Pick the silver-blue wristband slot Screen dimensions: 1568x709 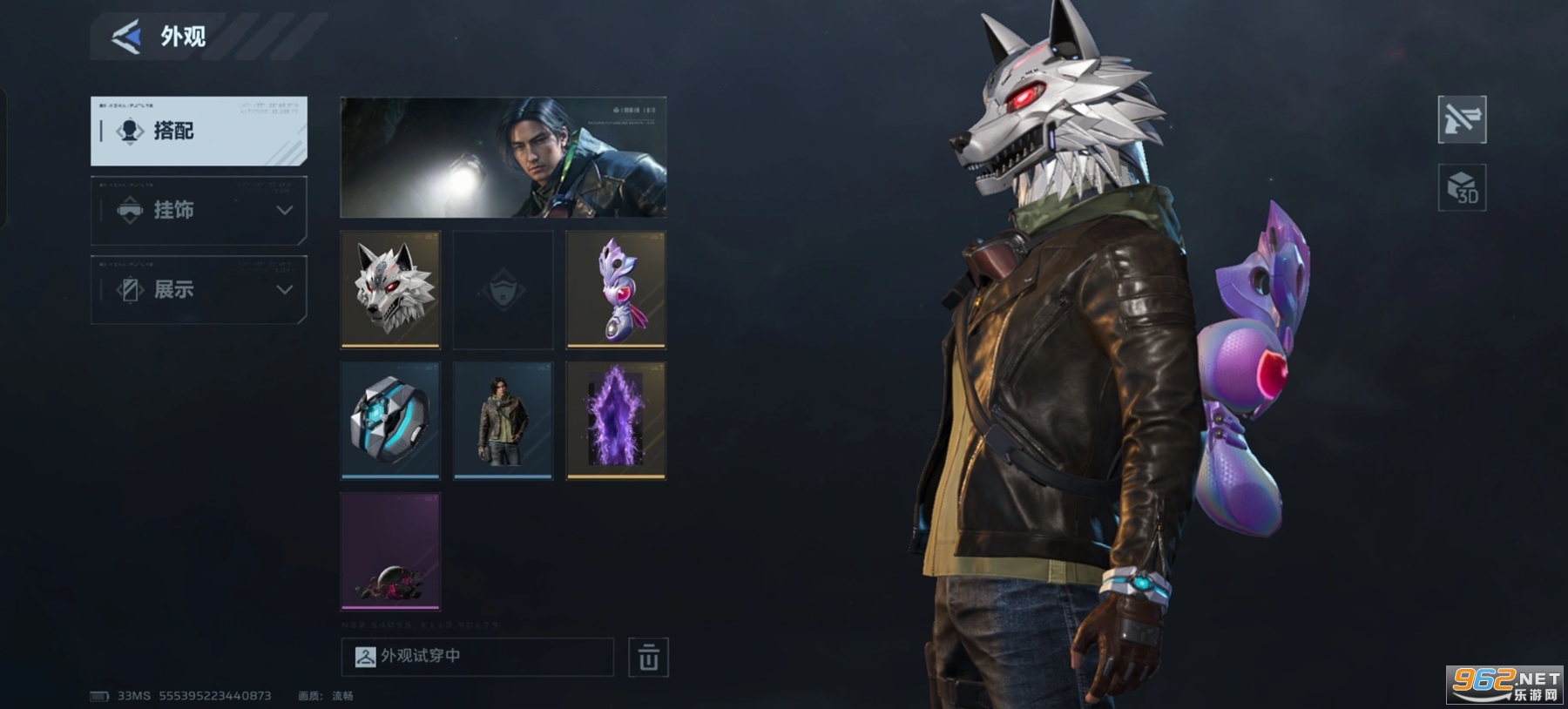pos(390,421)
